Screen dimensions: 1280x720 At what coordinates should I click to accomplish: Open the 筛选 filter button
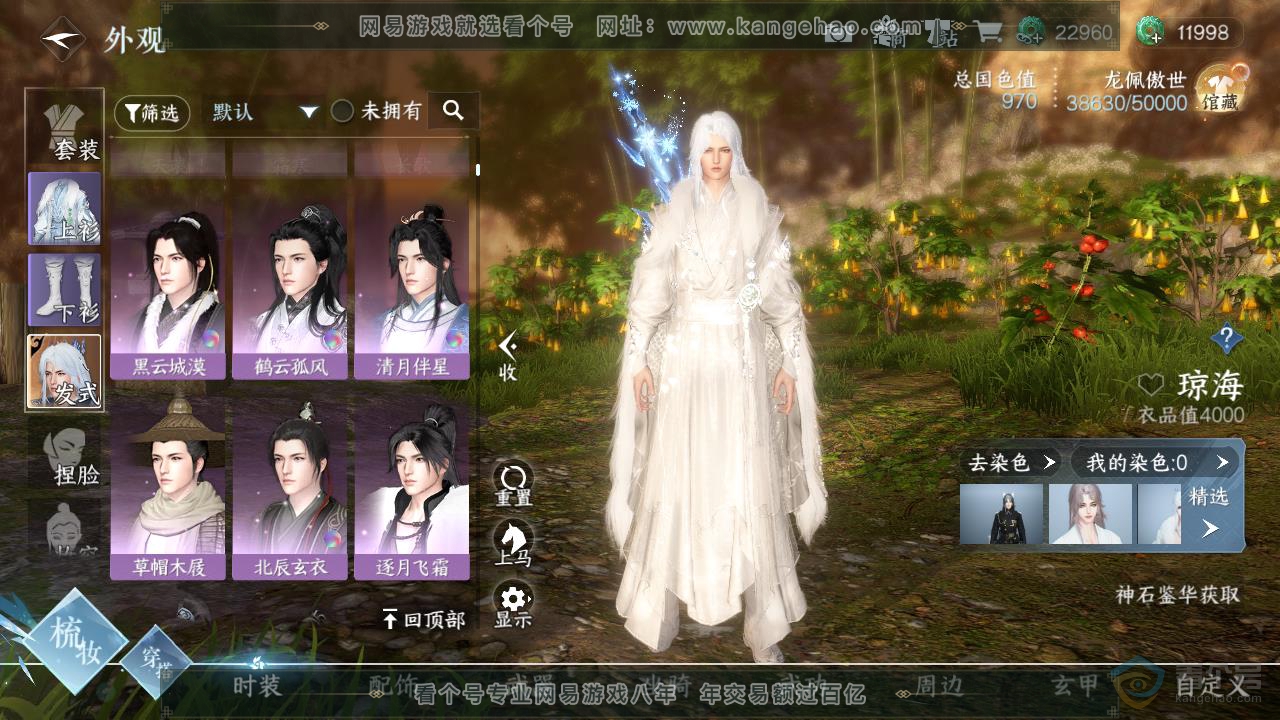152,112
